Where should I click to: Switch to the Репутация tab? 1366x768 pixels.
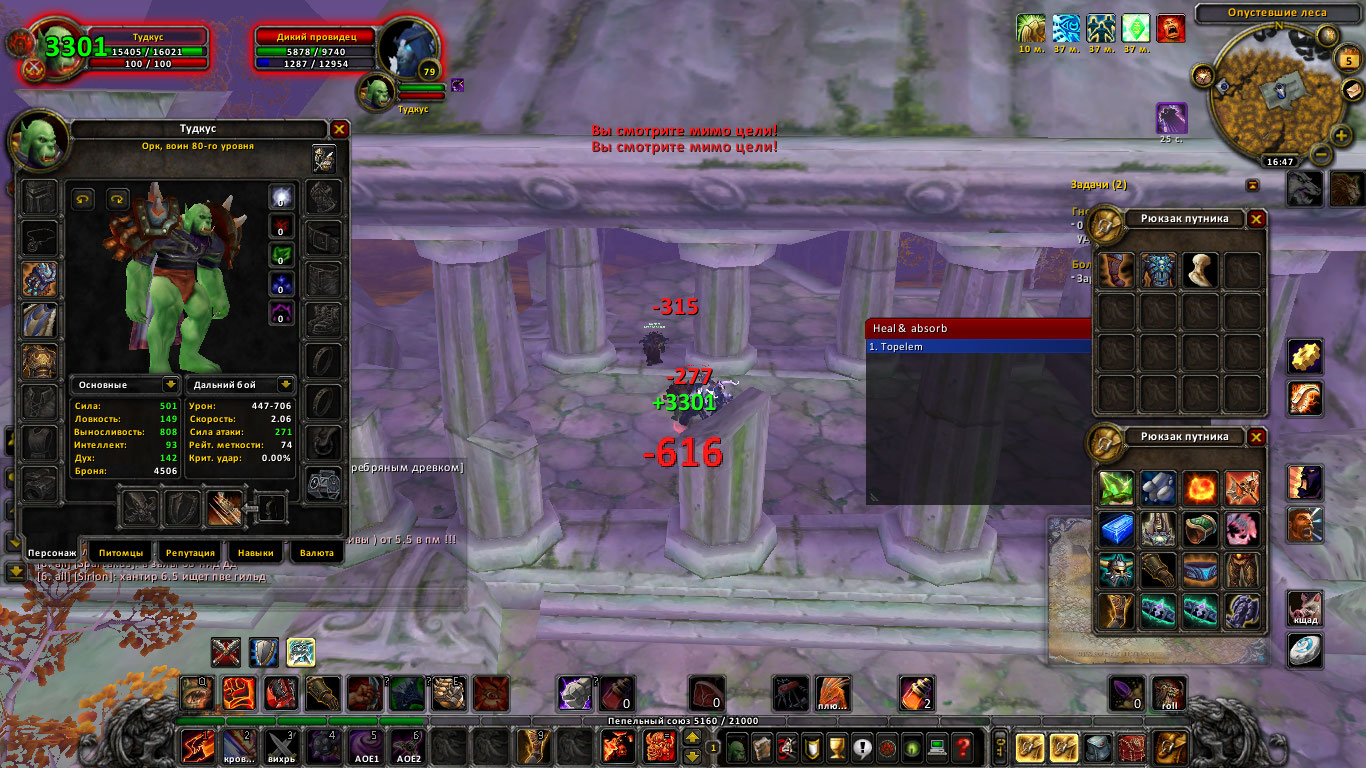pos(190,552)
